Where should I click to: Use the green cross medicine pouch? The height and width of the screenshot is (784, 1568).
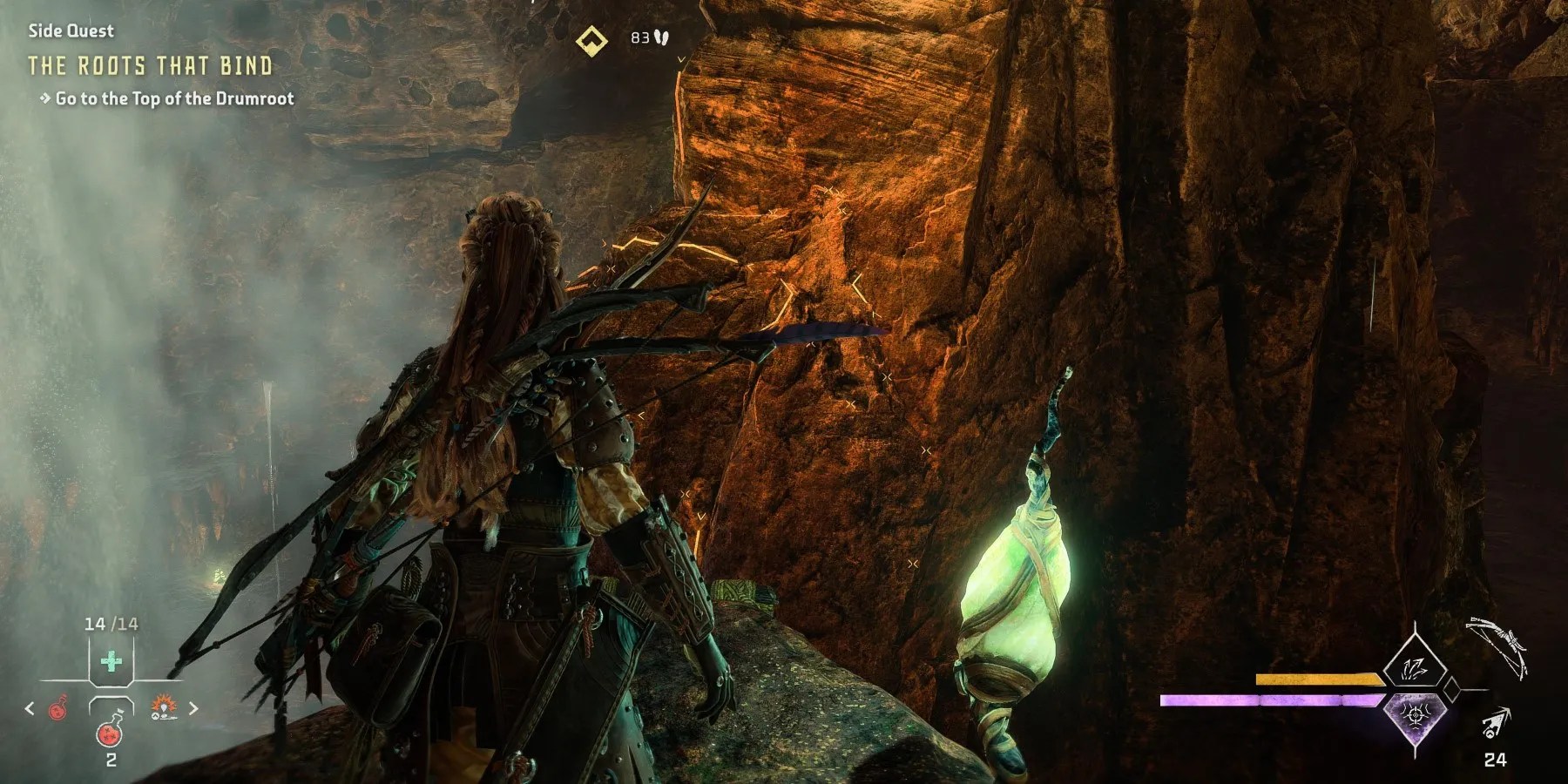[x=111, y=662]
